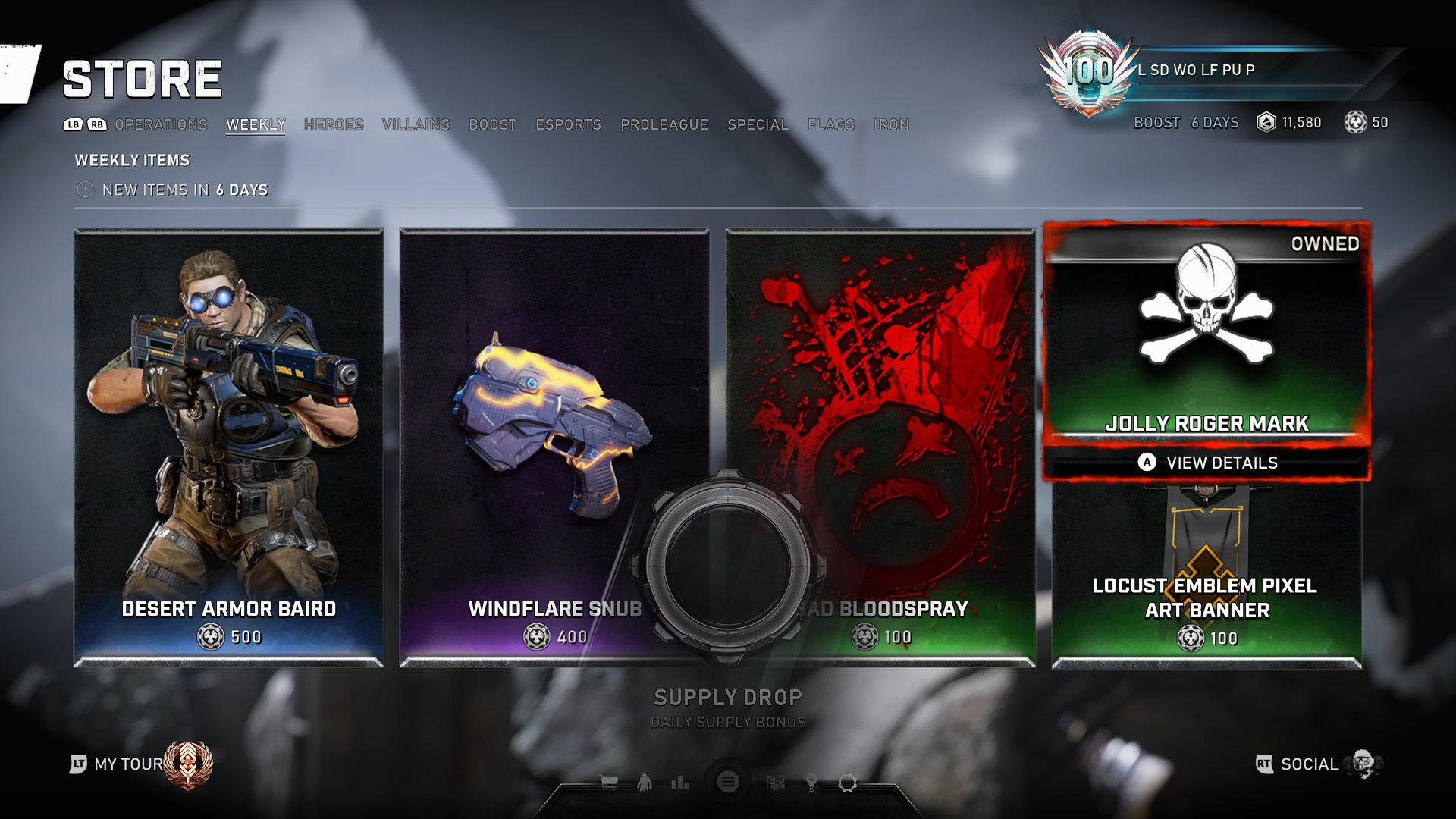Switch to the Flags tab
The width and height of the screenshot is (1456, 819).
tap(830, 124)
